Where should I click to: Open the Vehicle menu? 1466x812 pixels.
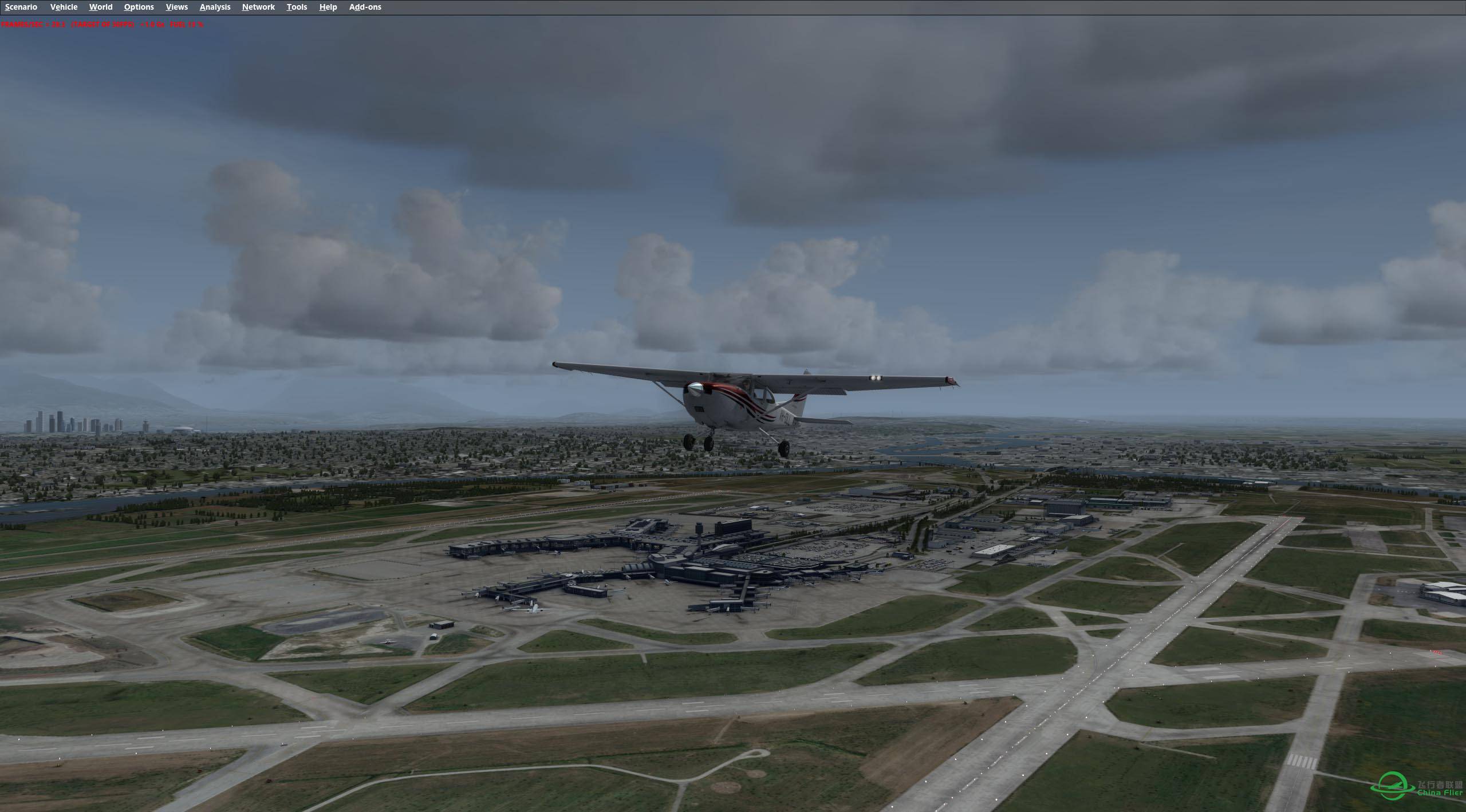[x=64, y=7]
